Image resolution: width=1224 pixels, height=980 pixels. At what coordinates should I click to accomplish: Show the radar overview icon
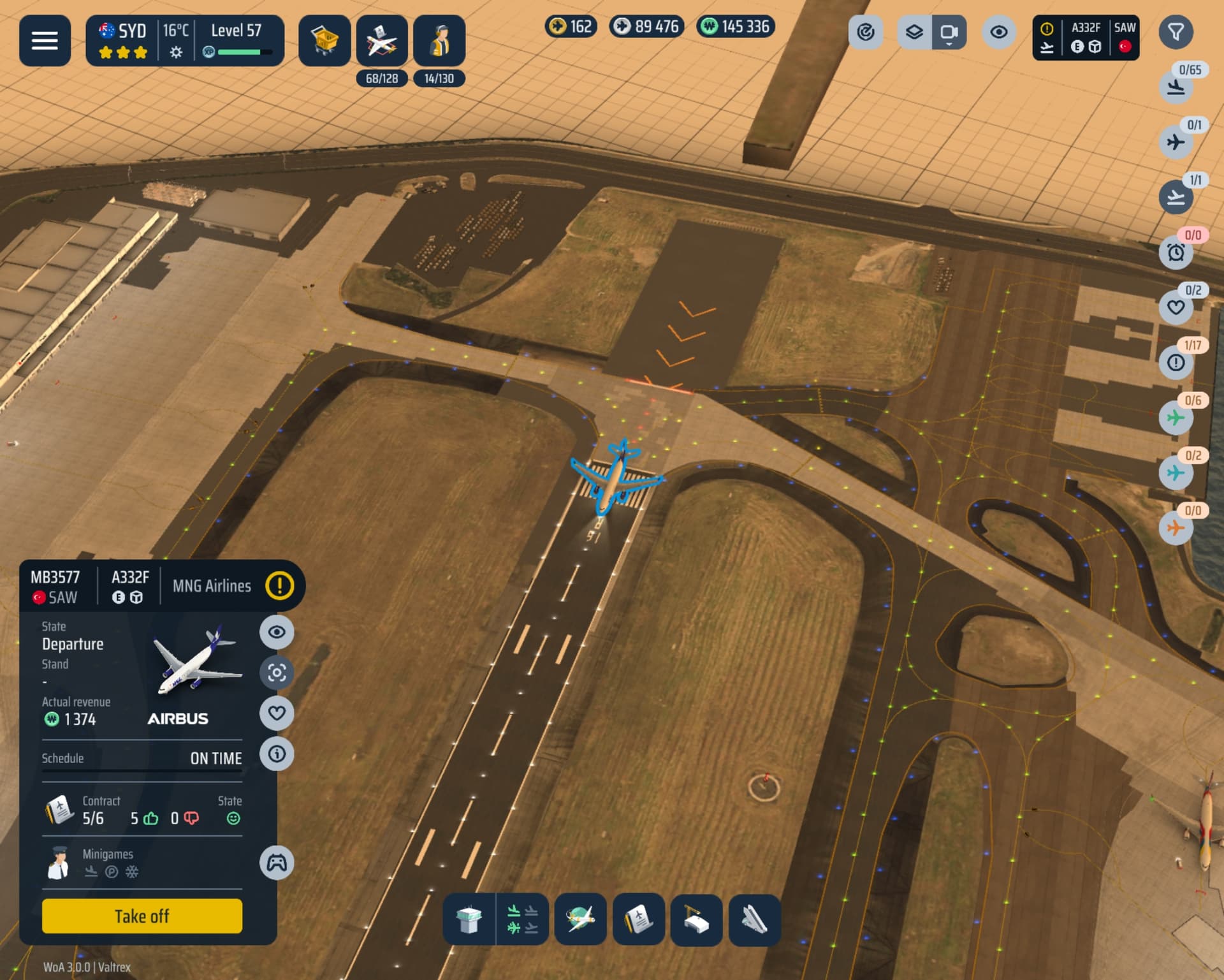tap(865, 32)
